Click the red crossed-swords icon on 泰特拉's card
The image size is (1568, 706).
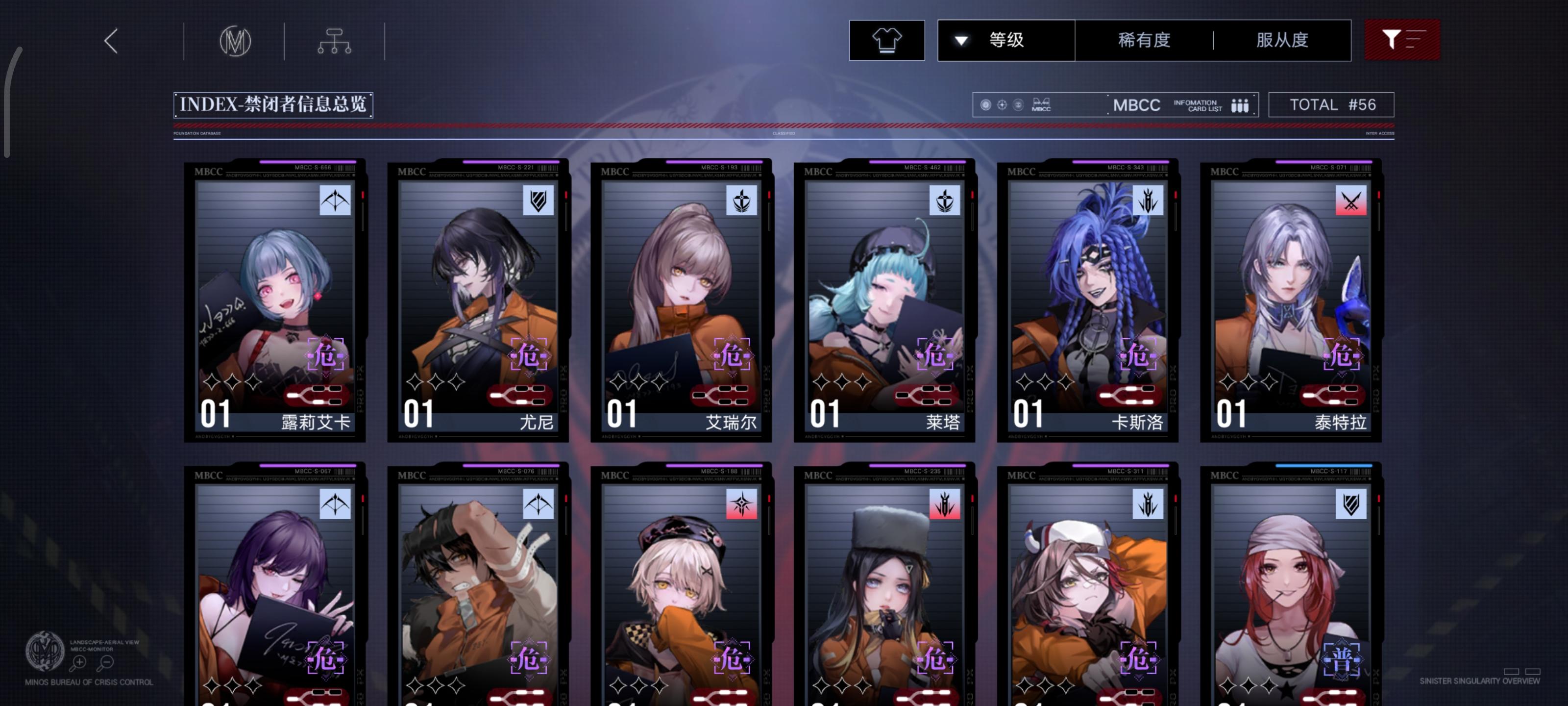click(x=1351, y=201)
